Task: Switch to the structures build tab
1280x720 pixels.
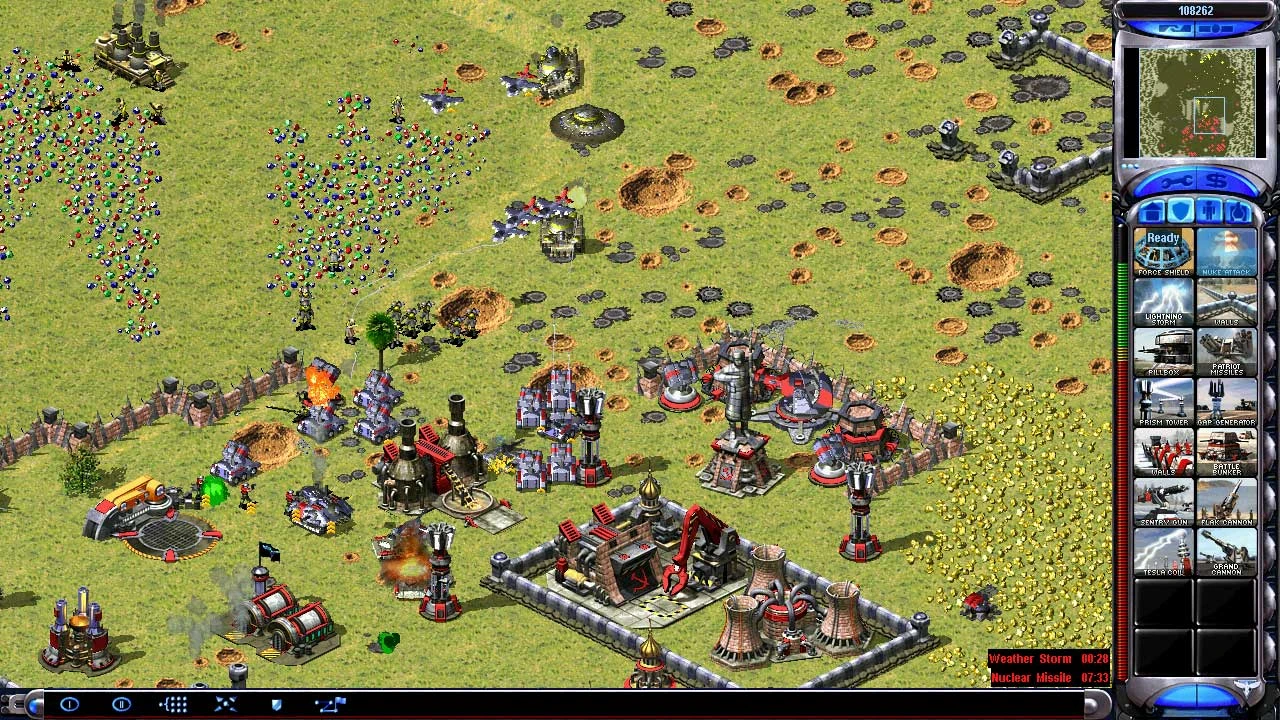Action: pyautogui.click(x=1151, y=212)
